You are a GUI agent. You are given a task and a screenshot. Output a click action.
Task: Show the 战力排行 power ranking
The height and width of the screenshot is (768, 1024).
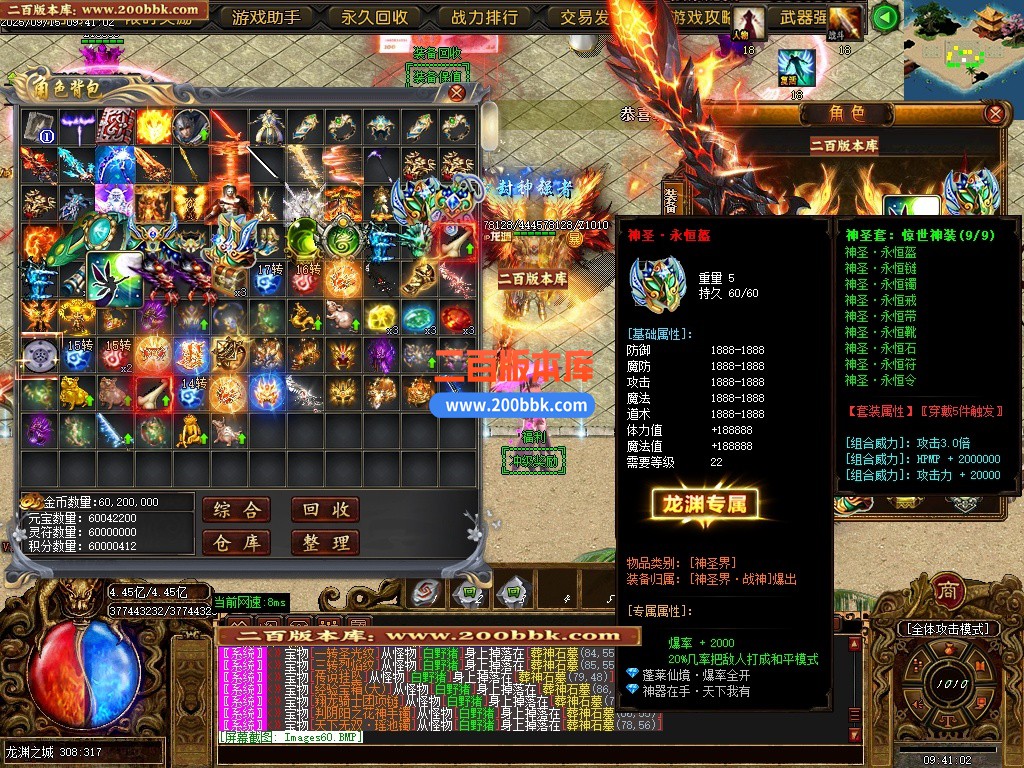485,17
